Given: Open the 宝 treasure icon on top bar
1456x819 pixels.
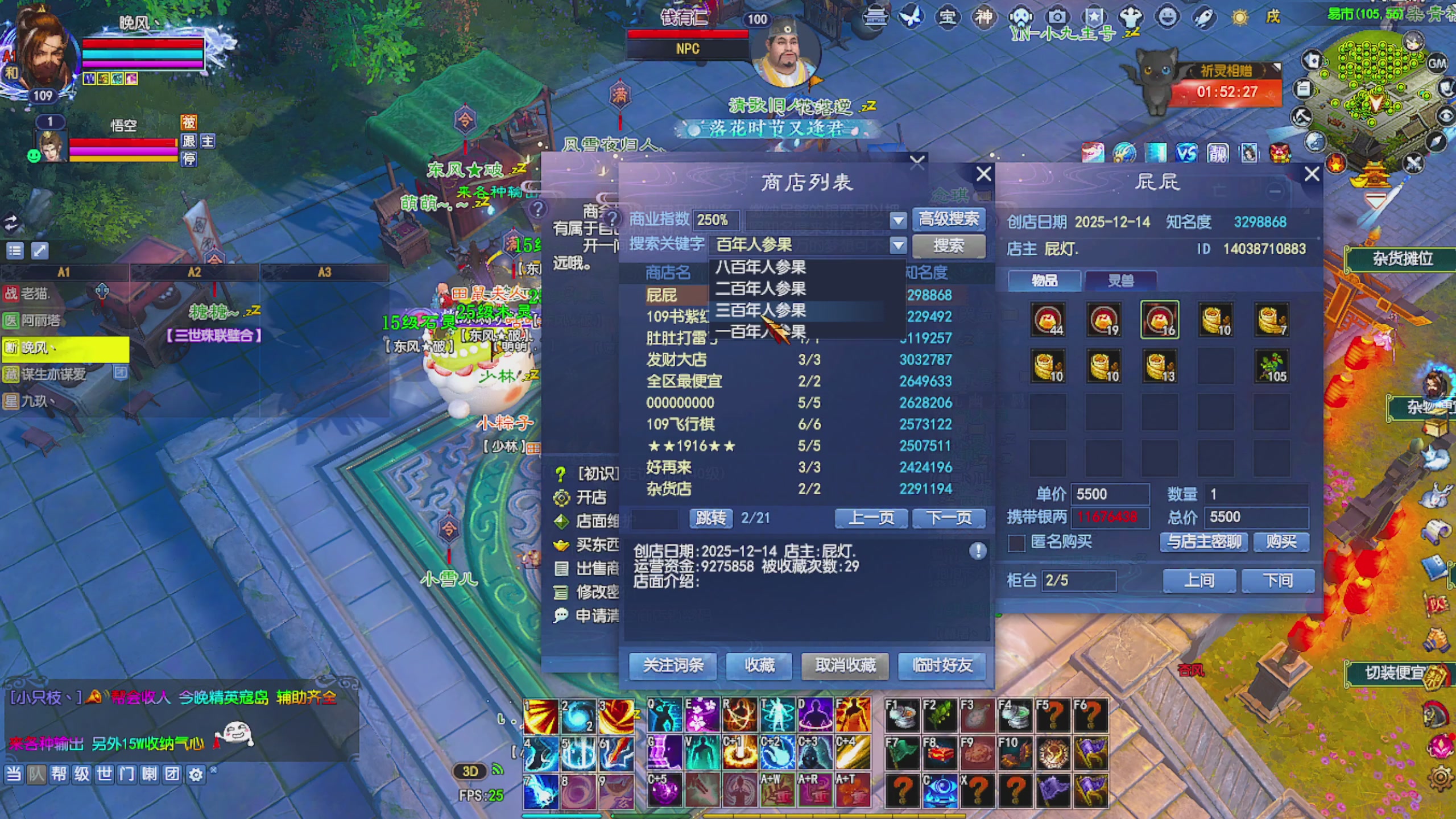Looking at the screenshot, I should (x=949, y=18).
